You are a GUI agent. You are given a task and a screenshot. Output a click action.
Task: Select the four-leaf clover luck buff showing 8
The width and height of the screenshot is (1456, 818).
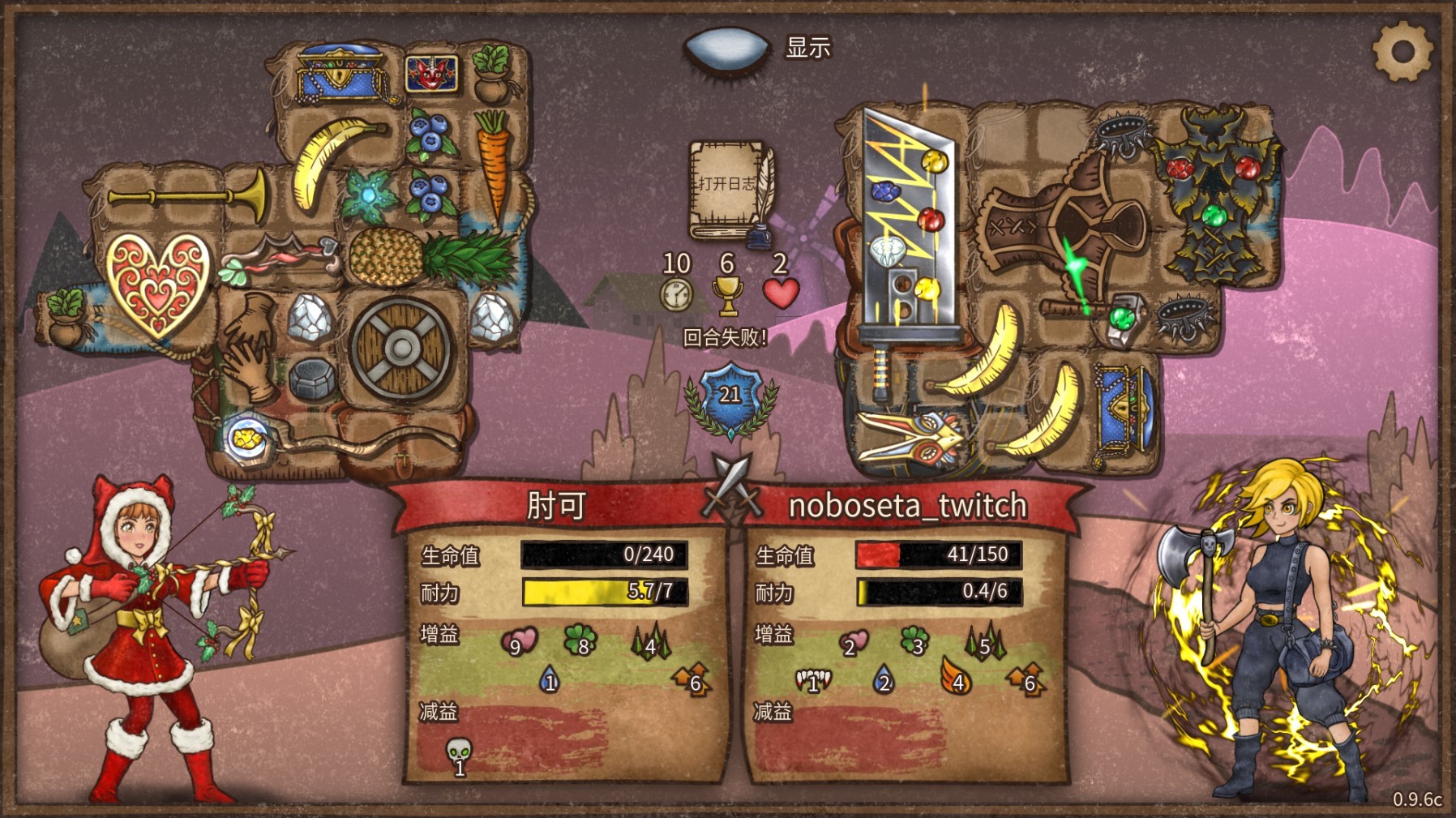[x=580, y=640]
